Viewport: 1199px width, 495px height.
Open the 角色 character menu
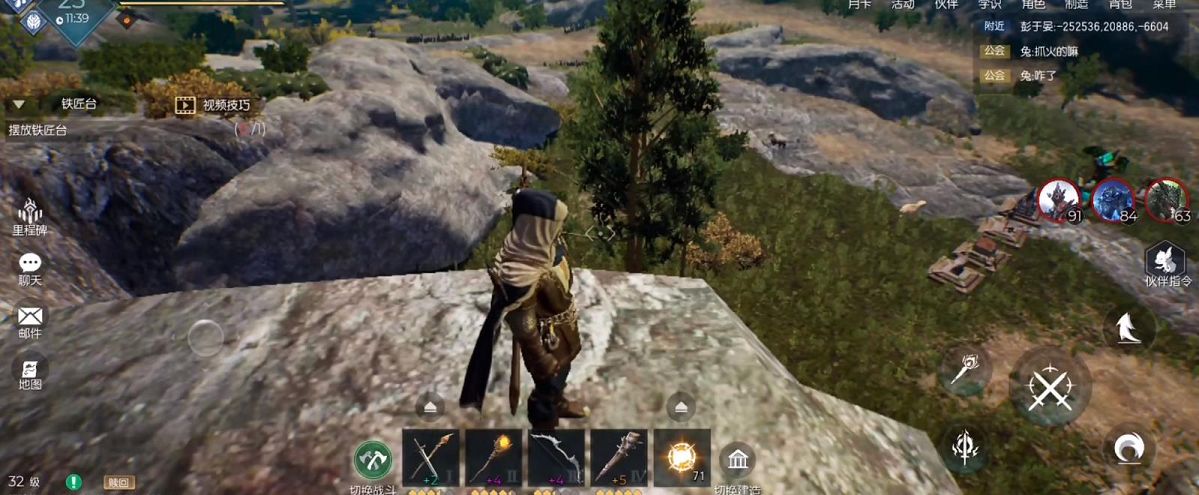(1033, 5)
